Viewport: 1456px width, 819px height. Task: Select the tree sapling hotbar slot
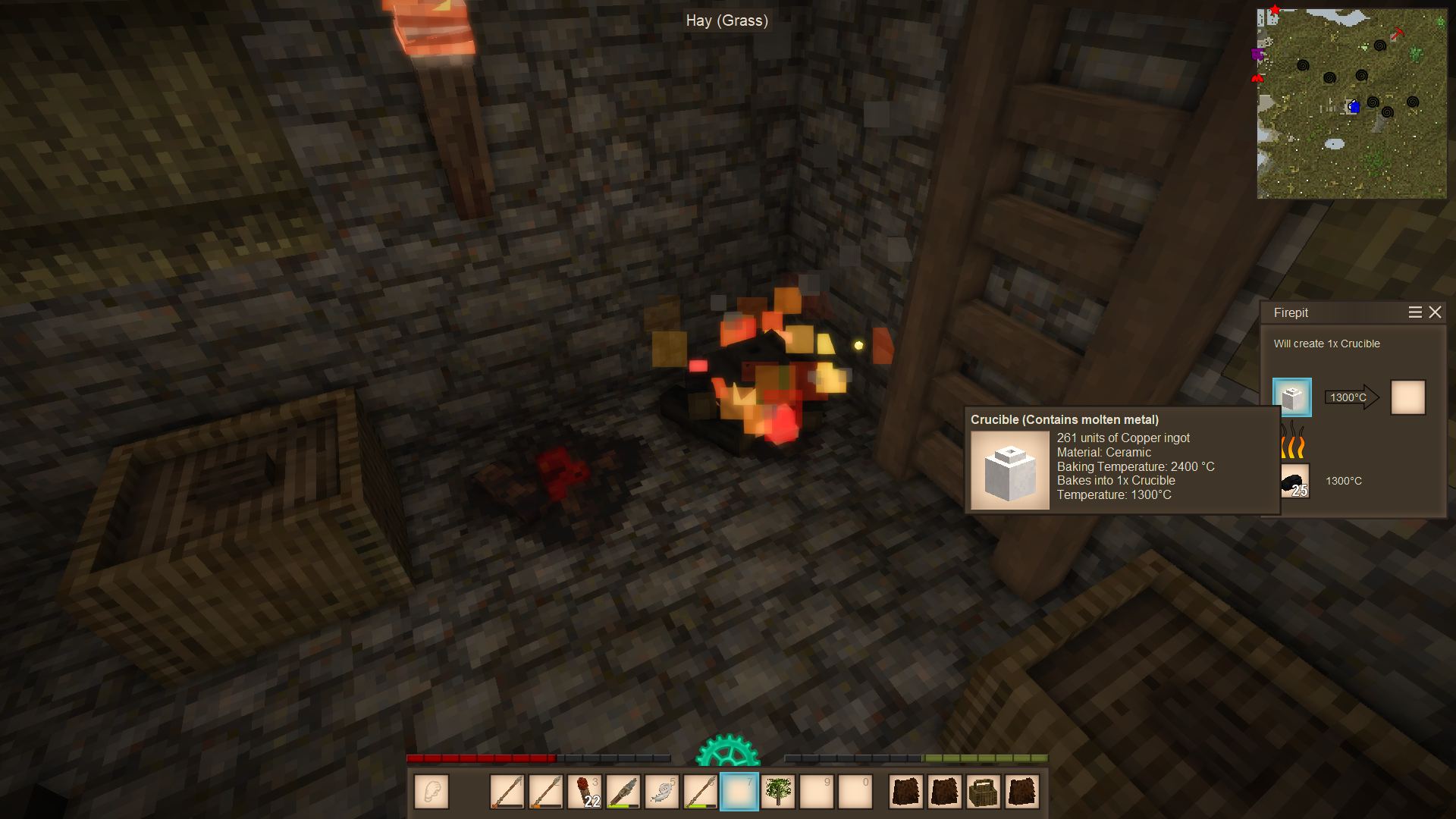pyautogui.click(x=778, y=792)
